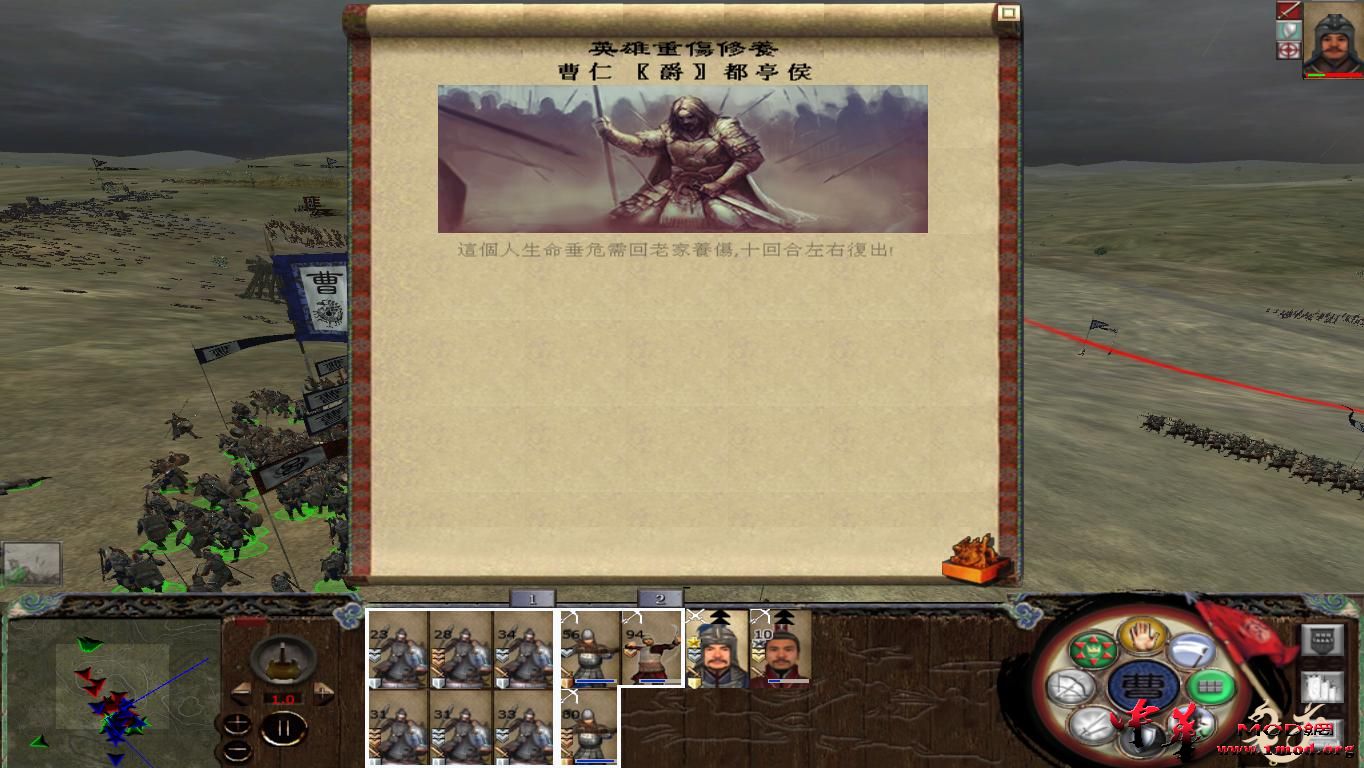Select the bow icon on the radial menu's left
Viewport: 1364px width, 768px height.
[1071, 687]
